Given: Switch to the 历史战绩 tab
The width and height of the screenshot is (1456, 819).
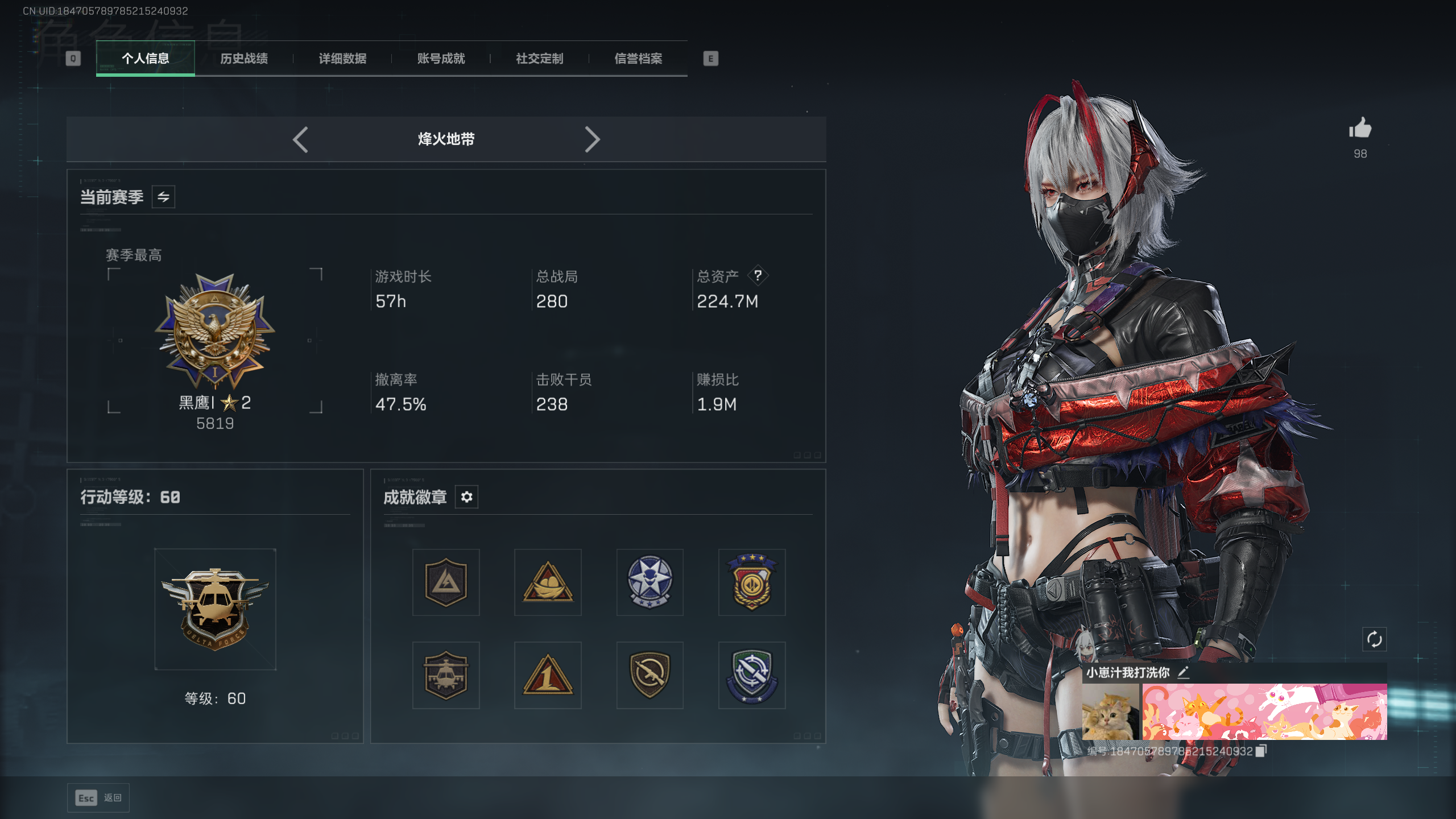Looking at the screenshot, I should pos(245,59).
